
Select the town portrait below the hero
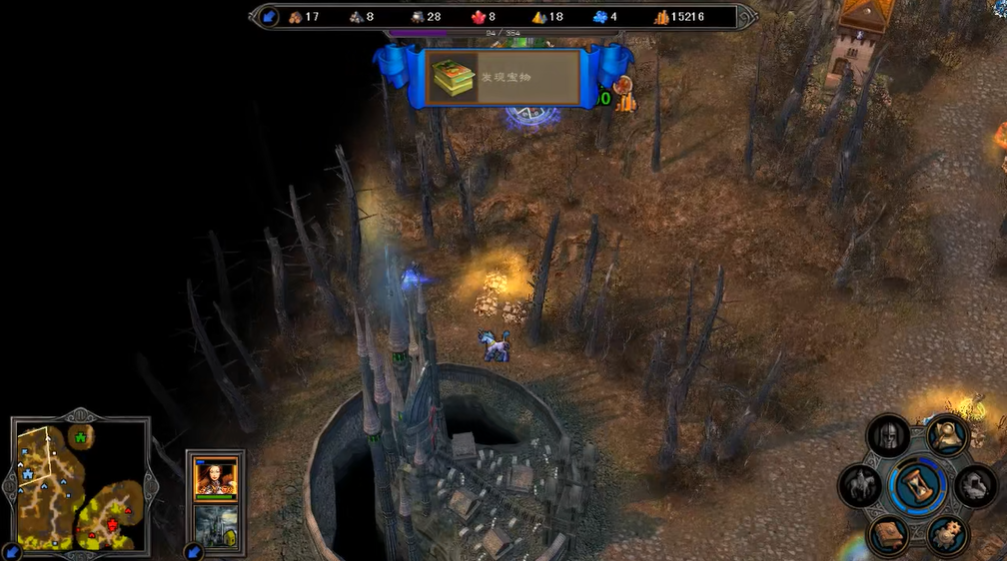[x=215, y=526]
